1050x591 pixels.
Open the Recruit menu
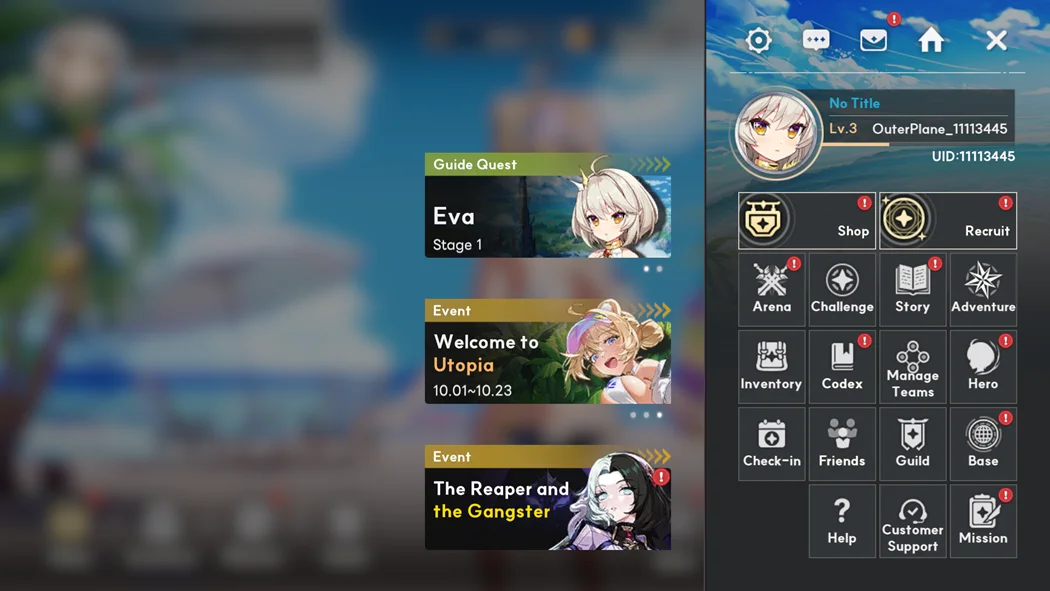[x=948, y=221]
